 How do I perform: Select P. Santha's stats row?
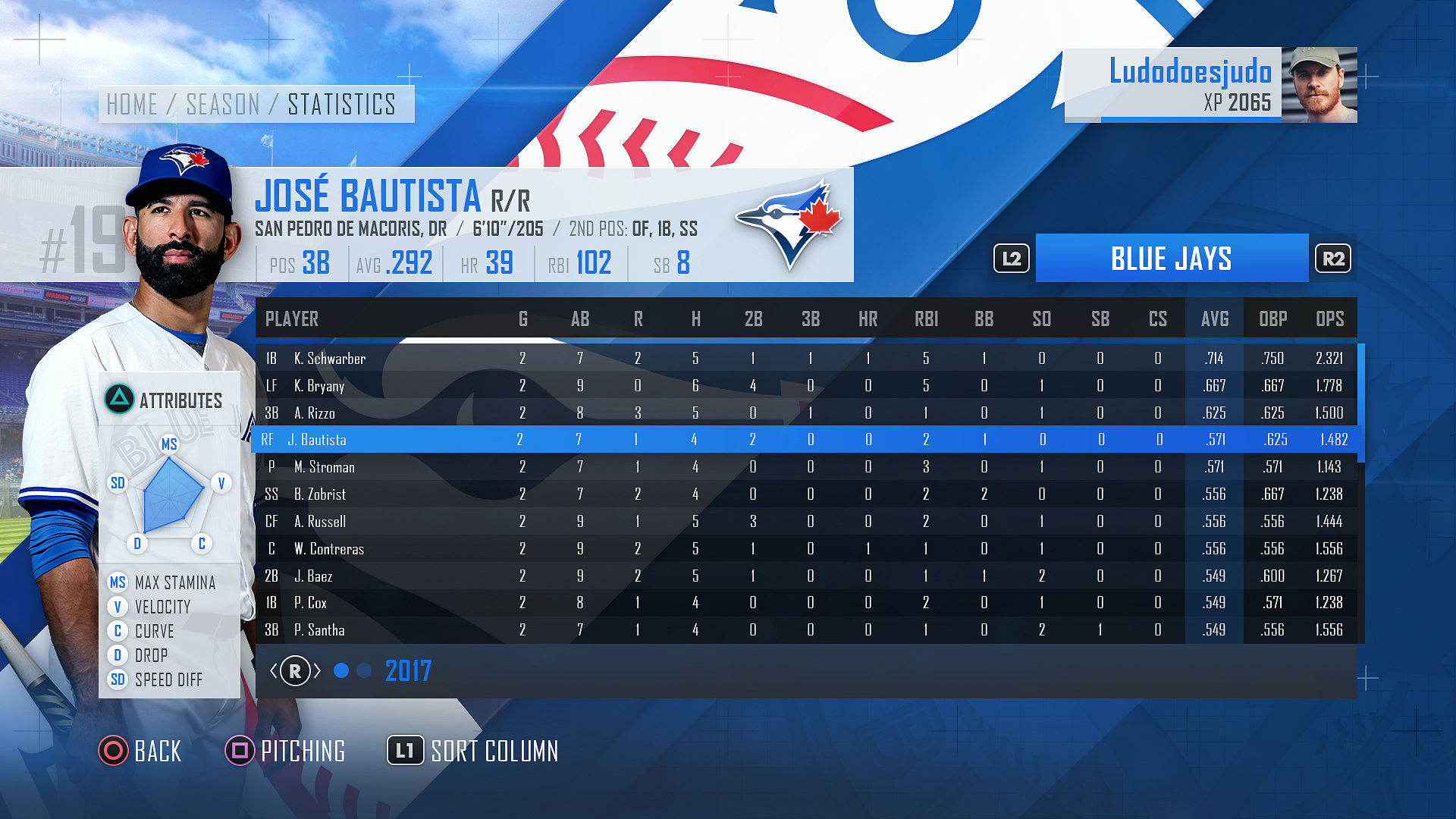[319, 630]
